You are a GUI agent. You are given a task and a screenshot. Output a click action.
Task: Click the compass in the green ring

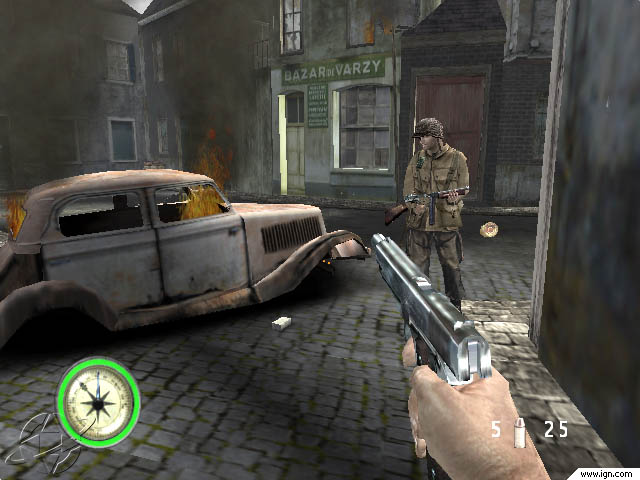pyautogui.click(x=97, y=402)
